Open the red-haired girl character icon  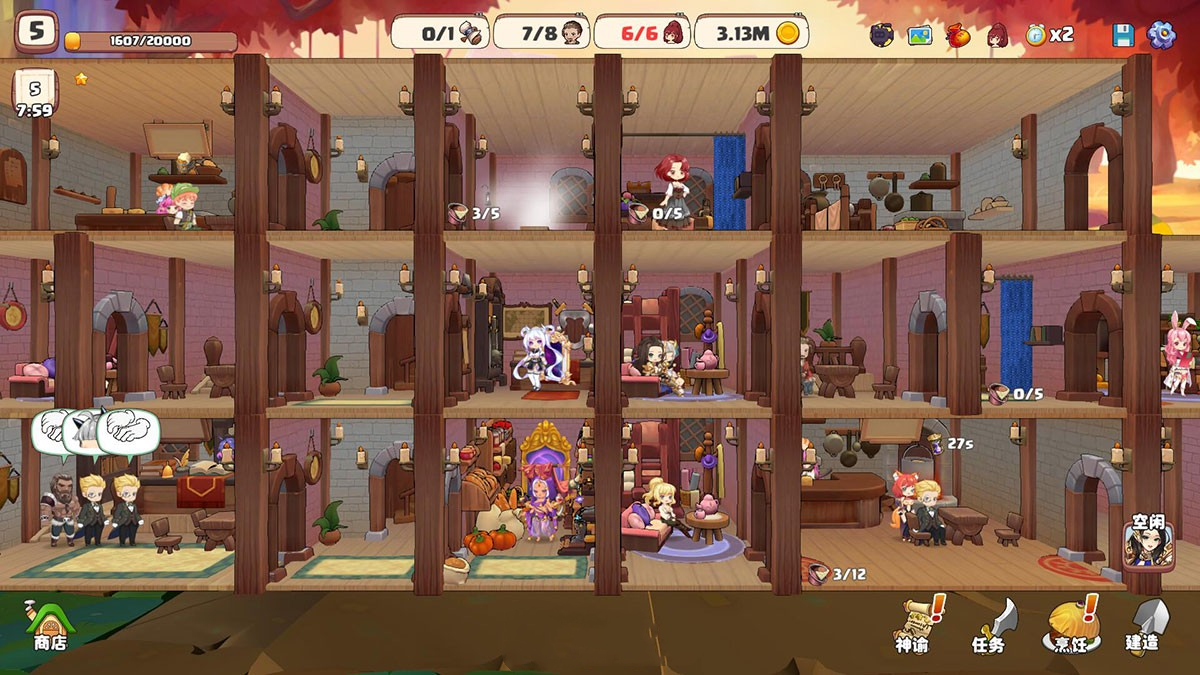point(997,35)
